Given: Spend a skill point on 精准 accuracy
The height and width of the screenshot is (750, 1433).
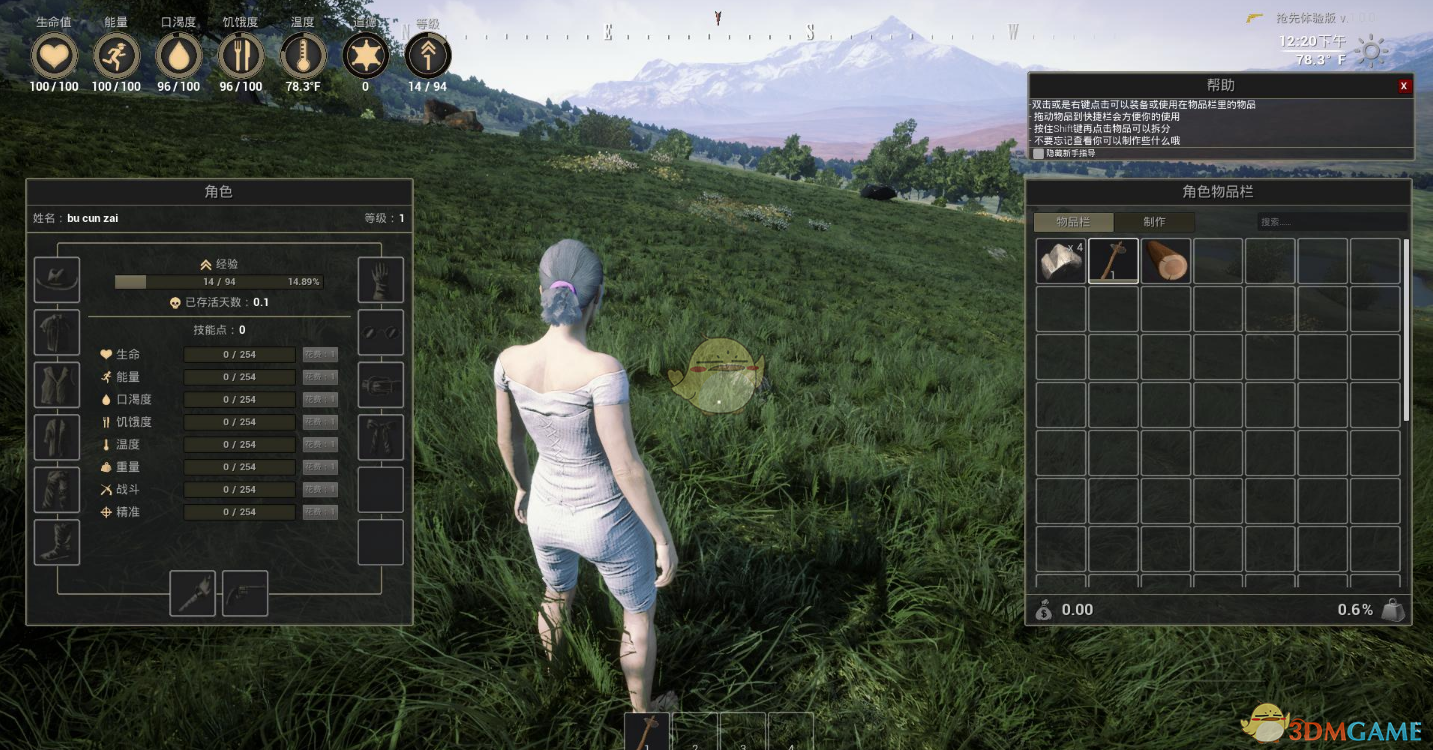Looking at the screenshot, I should tap(320, 512).
